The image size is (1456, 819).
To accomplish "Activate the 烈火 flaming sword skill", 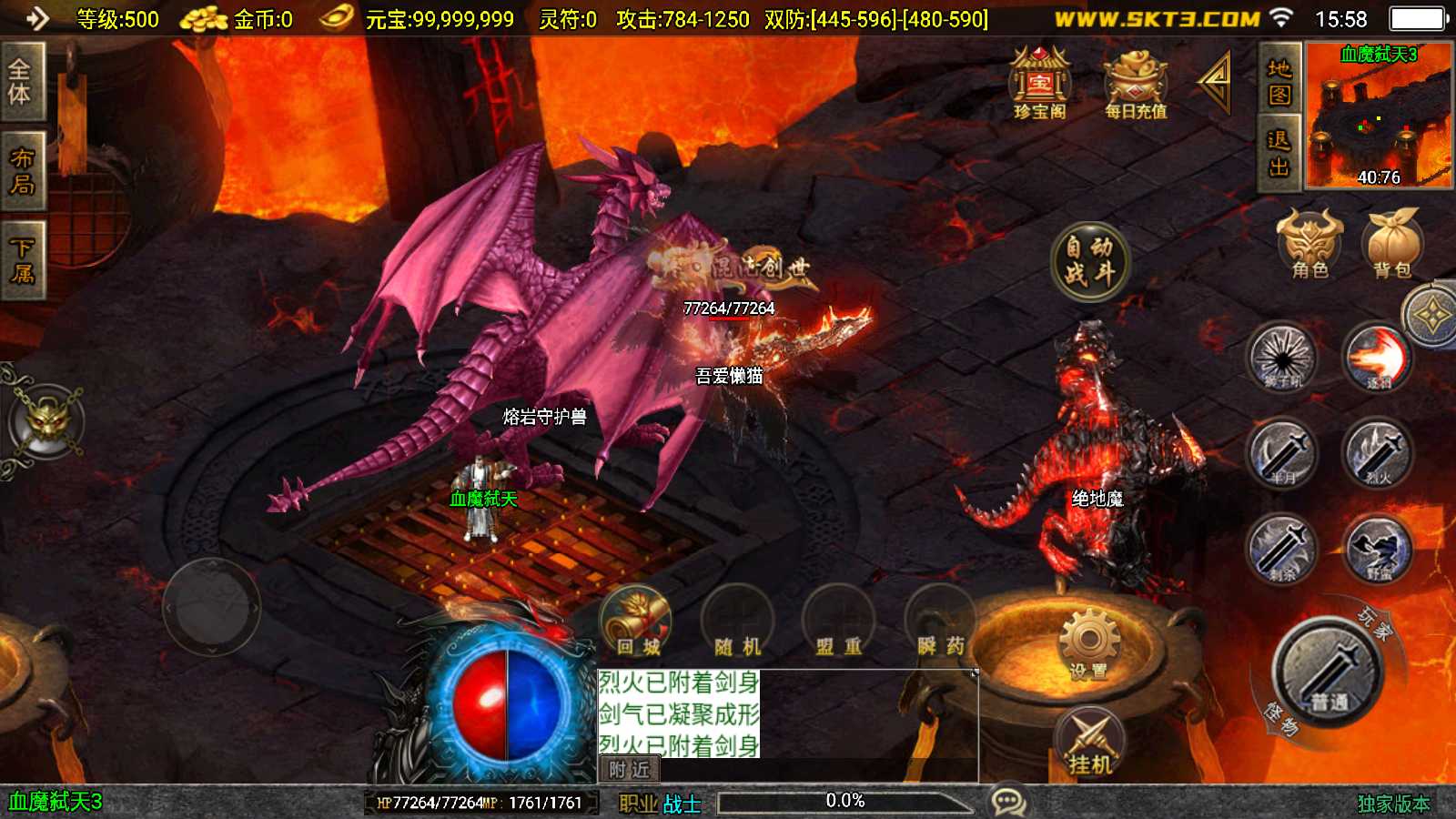I will 1378,452.
